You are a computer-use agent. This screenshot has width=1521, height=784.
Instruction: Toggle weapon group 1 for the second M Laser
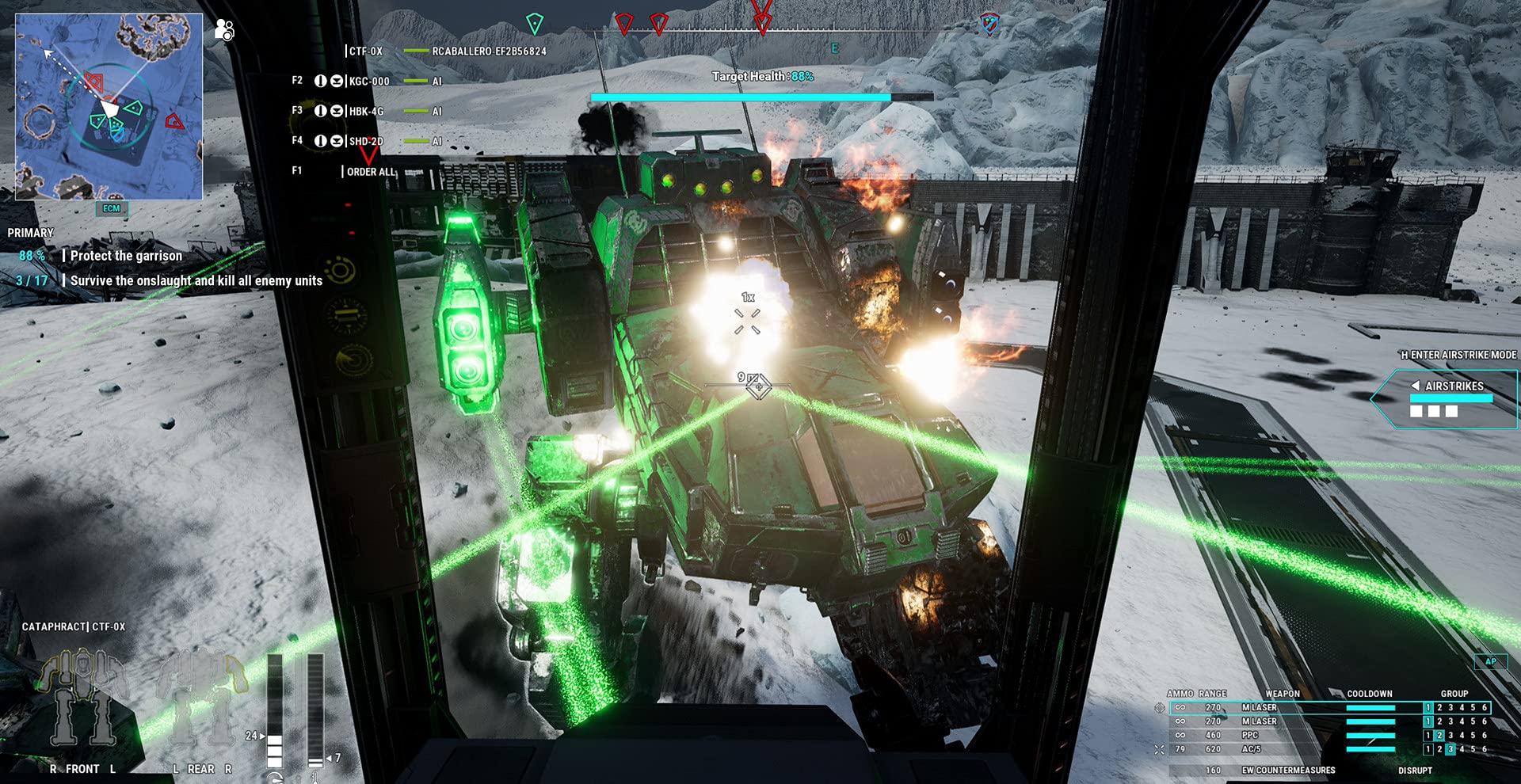tap(1428, 721)
